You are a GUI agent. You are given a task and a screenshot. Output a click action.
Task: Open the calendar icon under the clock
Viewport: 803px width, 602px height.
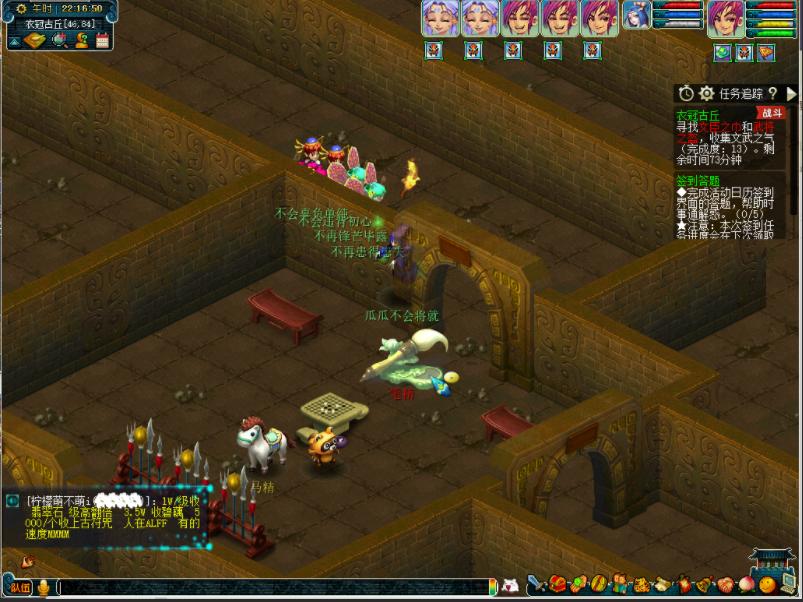tap(102, 40)
